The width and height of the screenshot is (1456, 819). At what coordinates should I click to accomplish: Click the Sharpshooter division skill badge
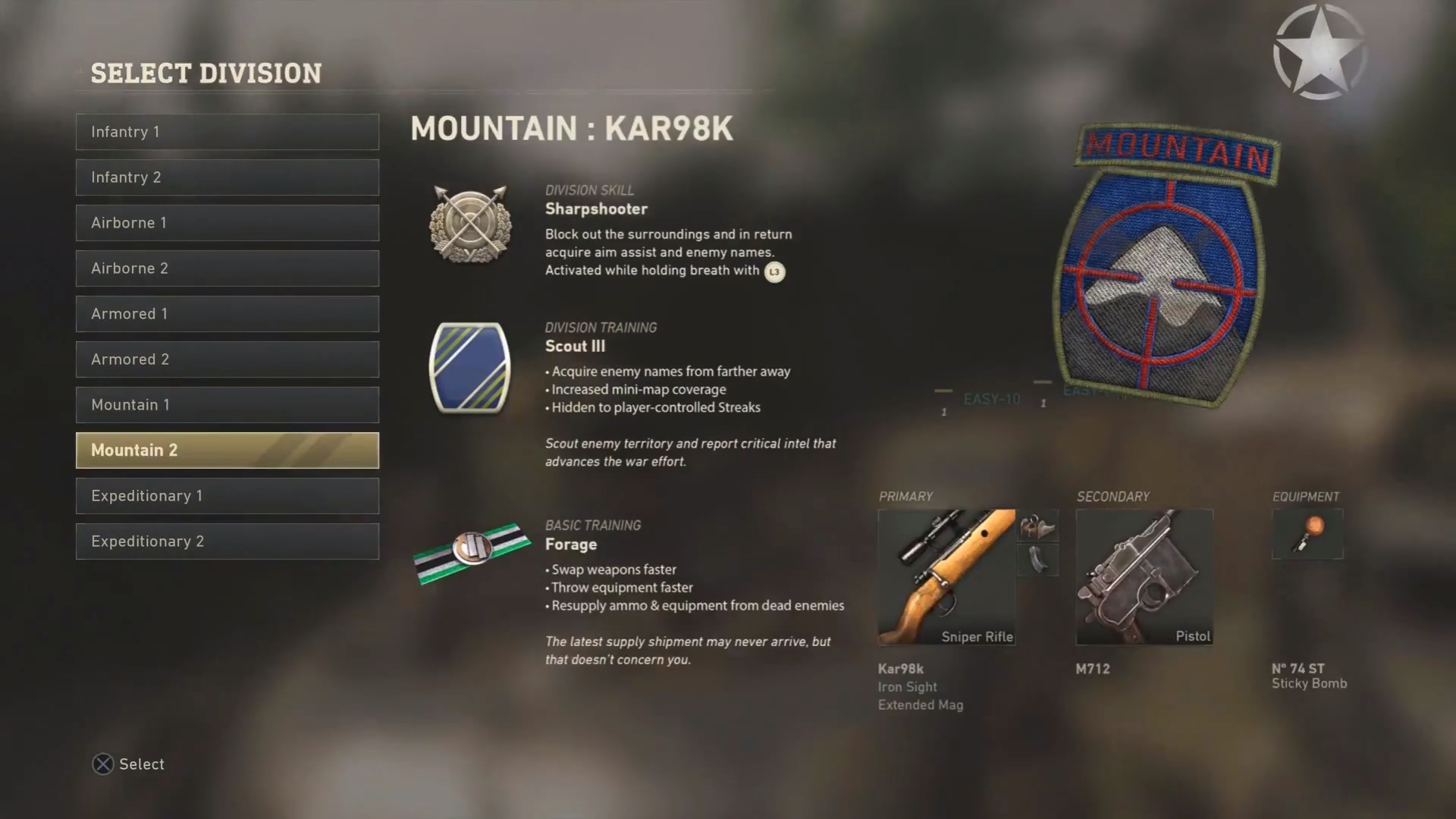click(470, 224)
